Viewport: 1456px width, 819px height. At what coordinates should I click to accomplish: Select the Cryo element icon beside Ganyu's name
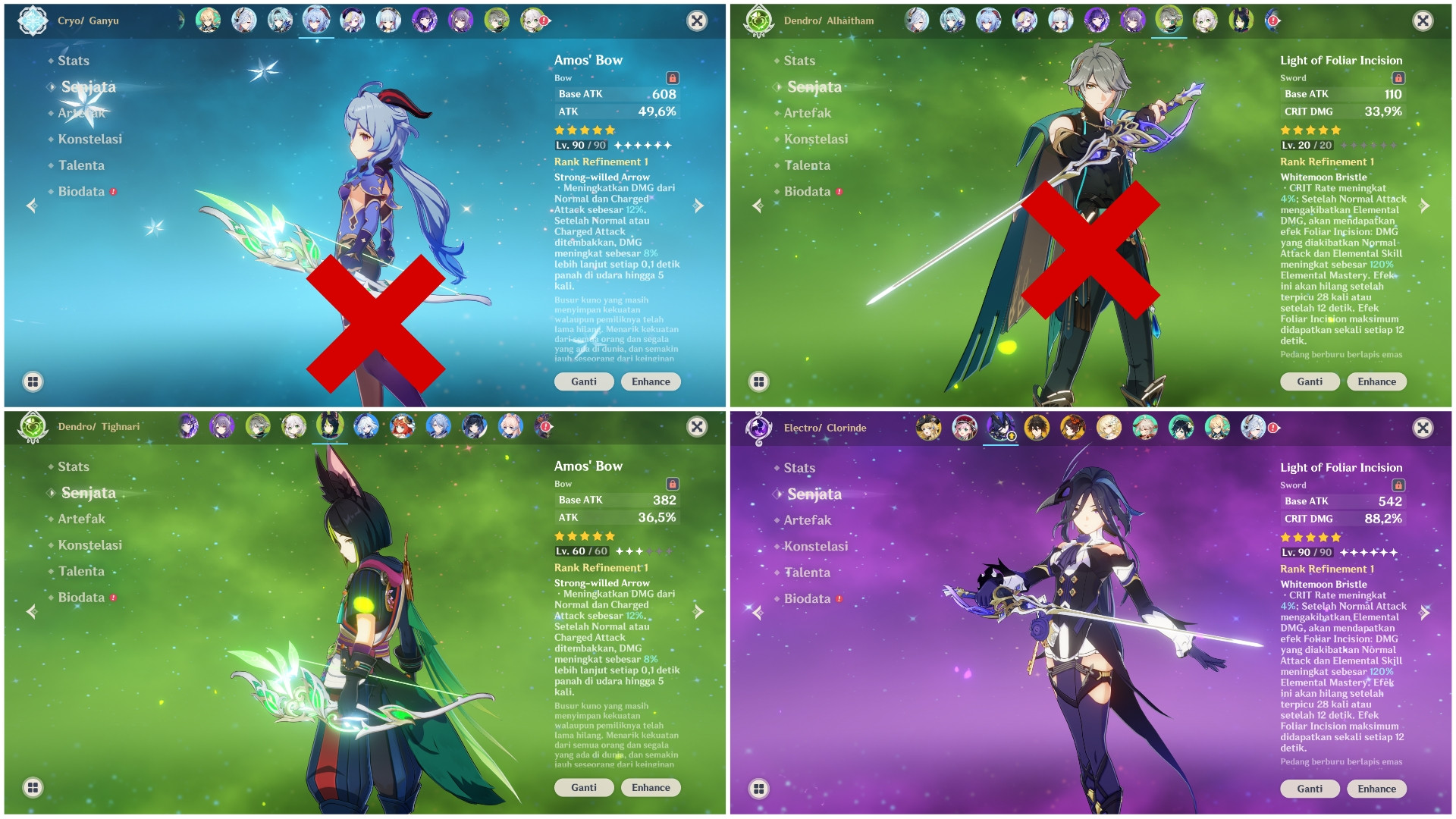pos(32,20)
